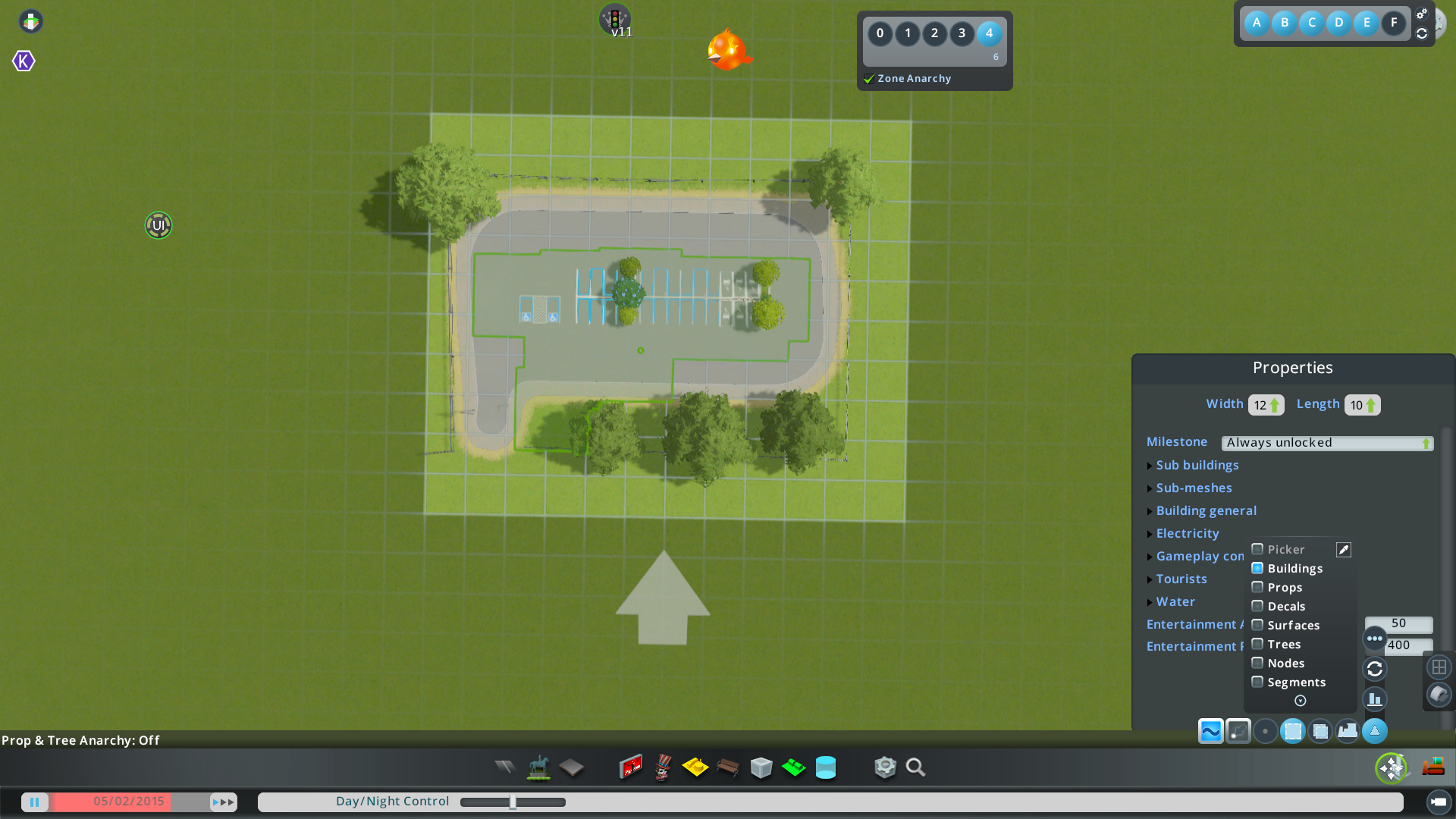The height and width of the screenshot is (819, 1456).
Task: Expand the Sub buildings section
Action: coord(1197,465)
